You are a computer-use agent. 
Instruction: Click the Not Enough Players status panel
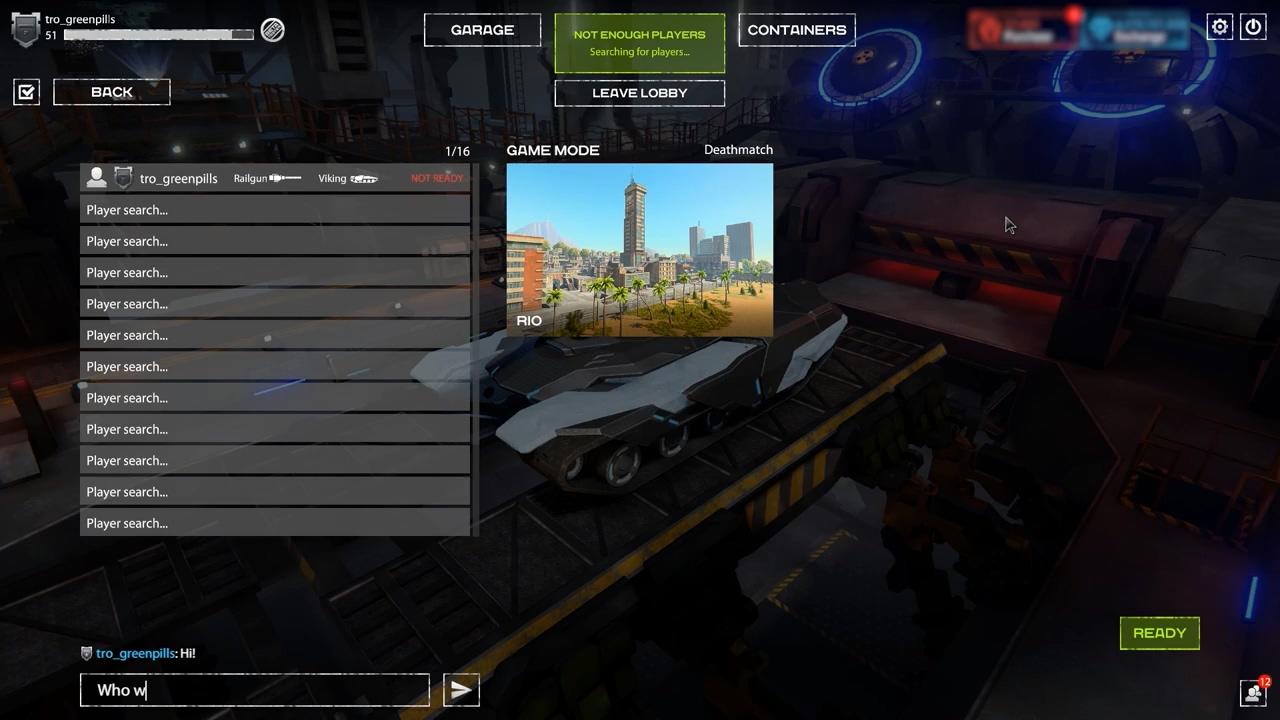pos(639,43)
